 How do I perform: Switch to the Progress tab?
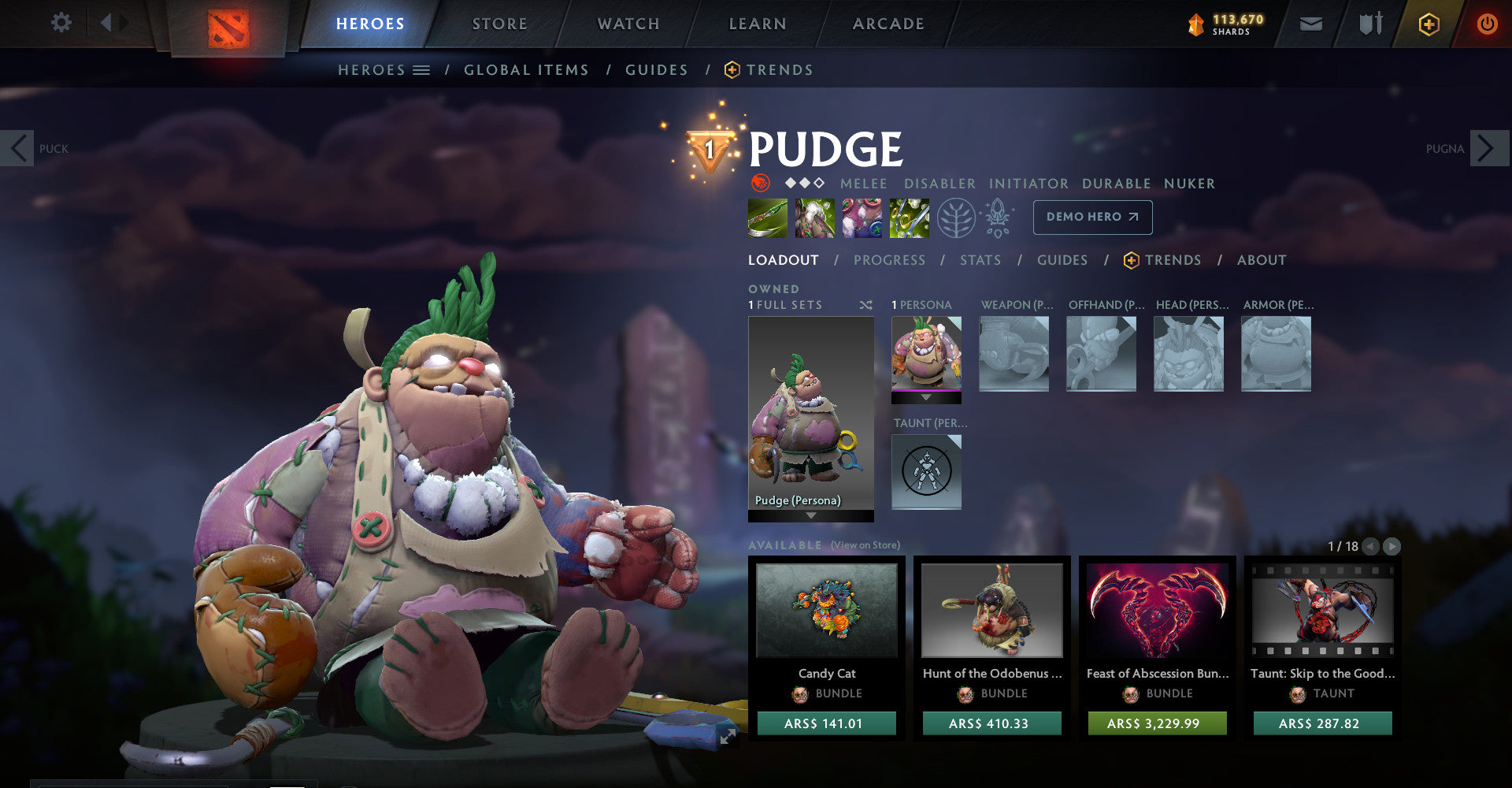890,260
